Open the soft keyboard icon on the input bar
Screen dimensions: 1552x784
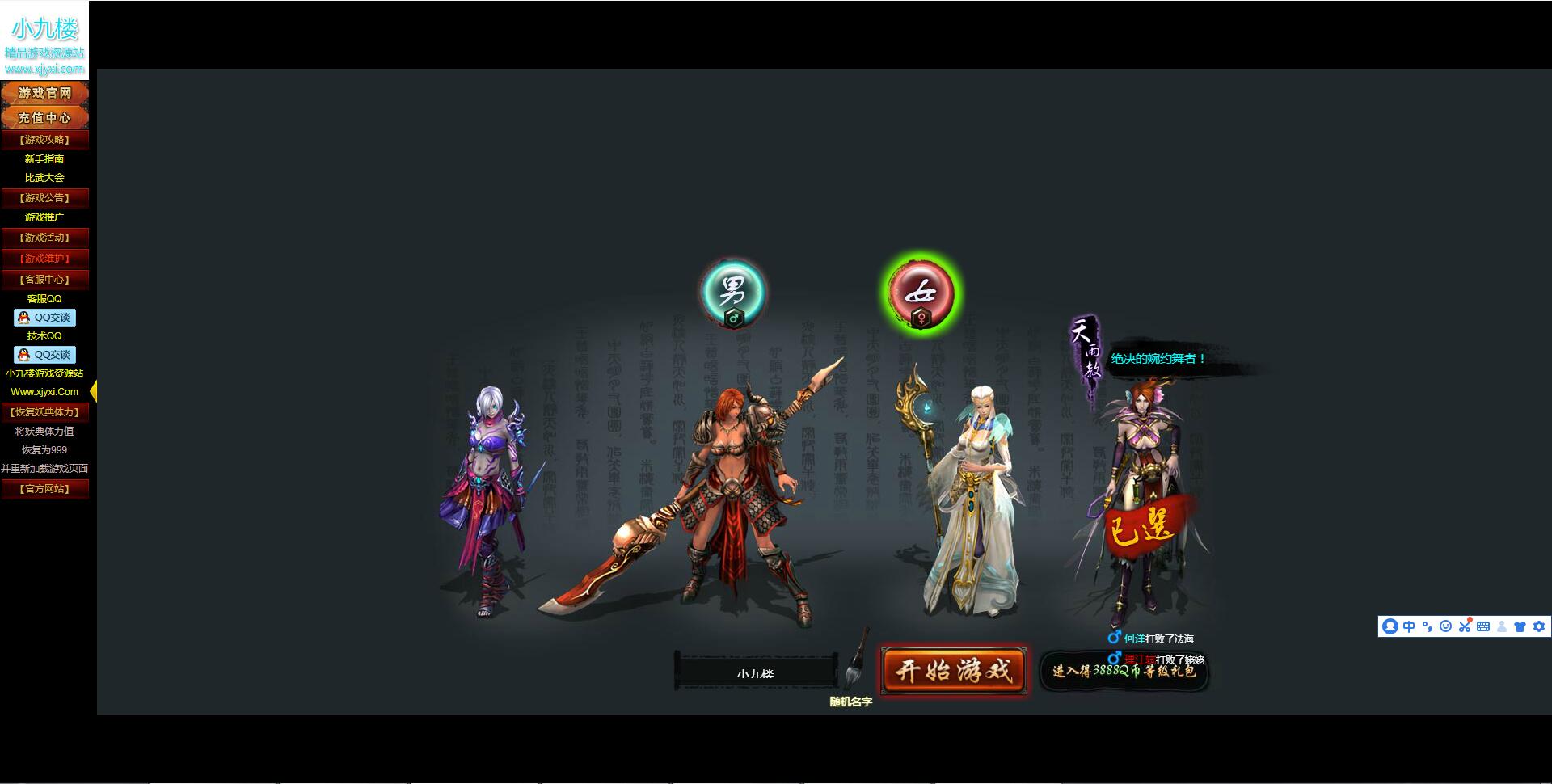coord(1484,626)
